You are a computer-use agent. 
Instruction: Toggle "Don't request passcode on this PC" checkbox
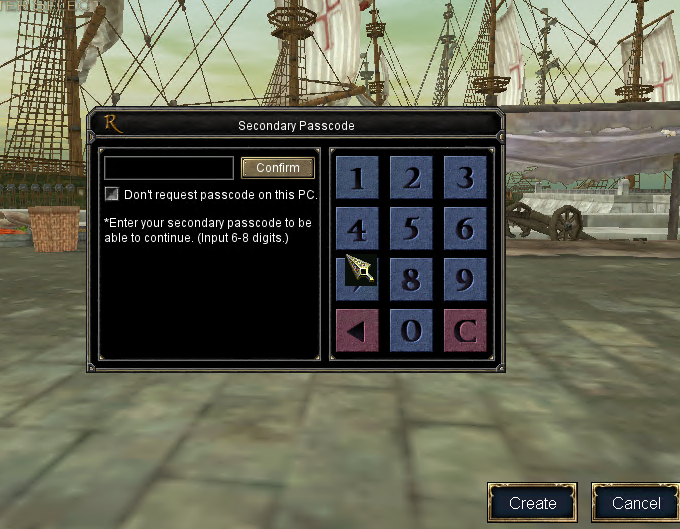112,194
